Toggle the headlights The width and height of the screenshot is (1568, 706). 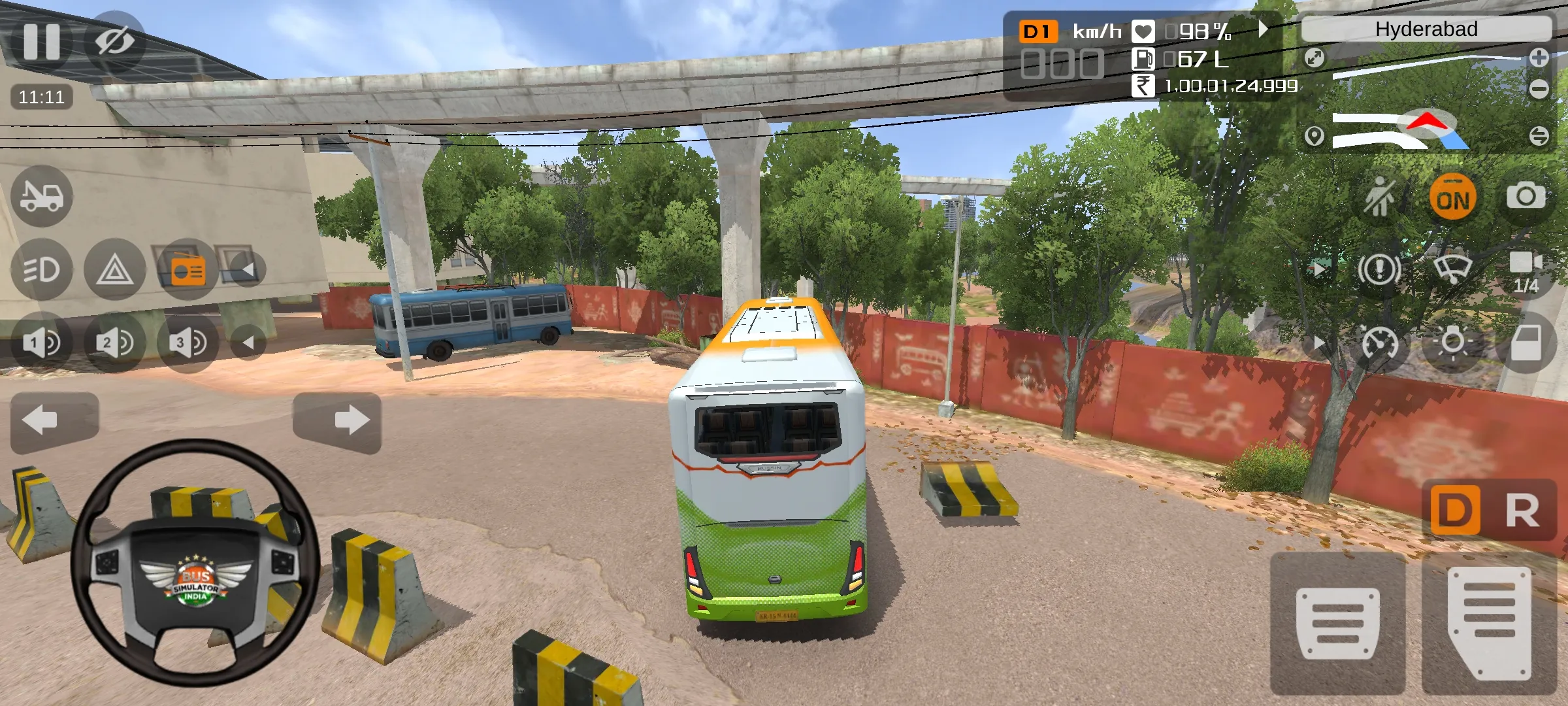[42, 269]
